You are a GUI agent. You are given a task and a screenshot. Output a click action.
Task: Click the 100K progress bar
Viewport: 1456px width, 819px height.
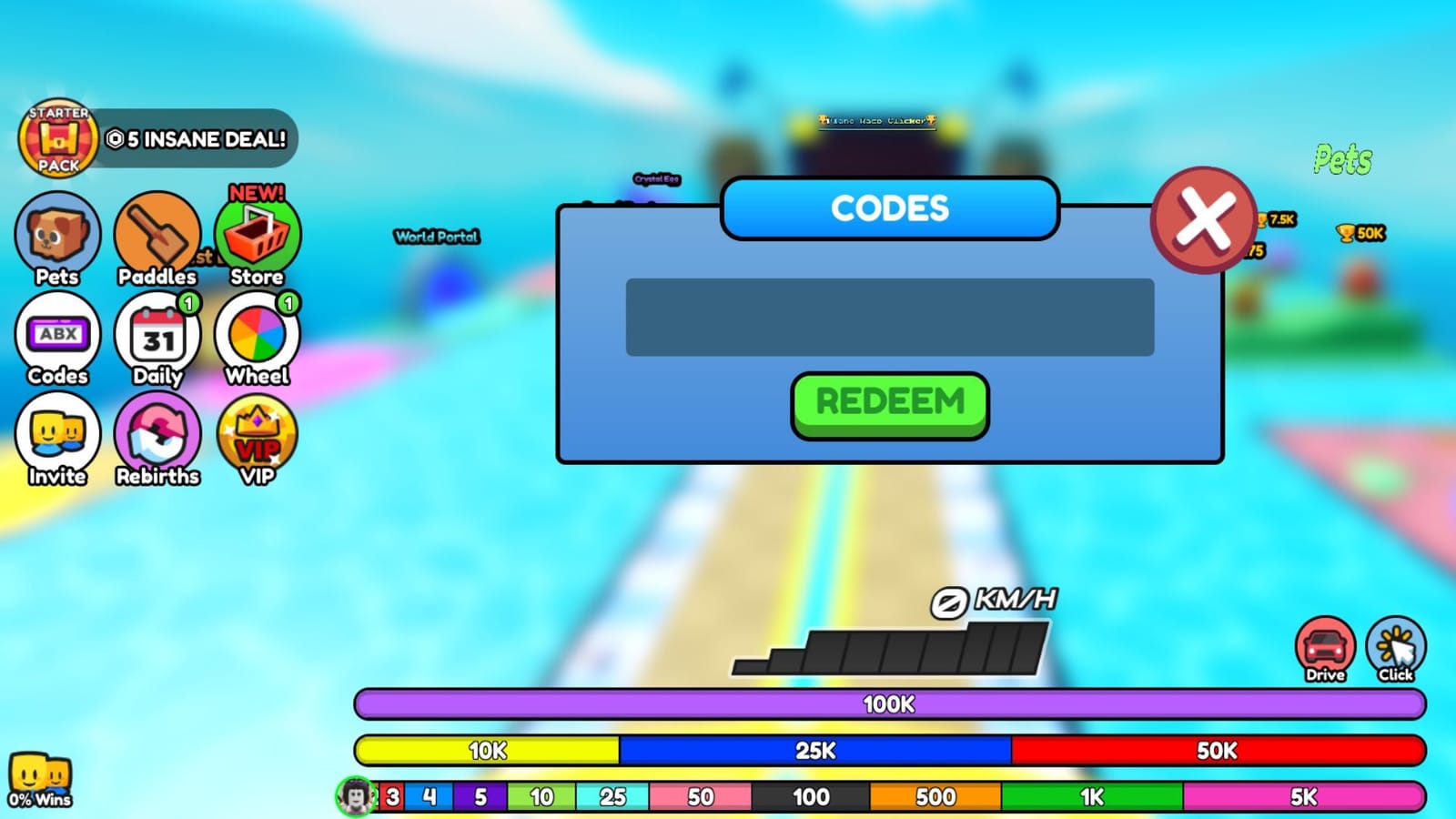pos(889,703)
